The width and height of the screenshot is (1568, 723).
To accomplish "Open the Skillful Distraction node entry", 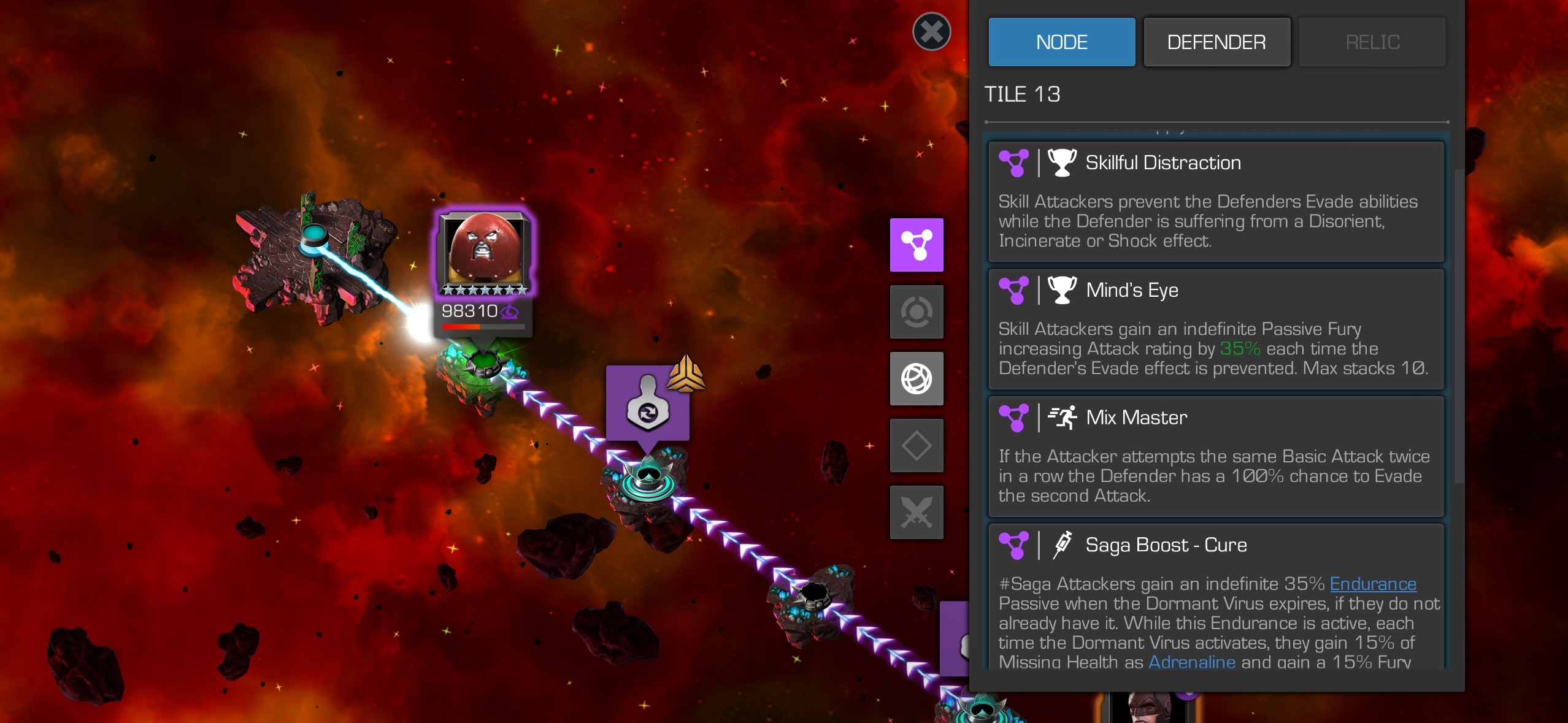I will 1215,201.
